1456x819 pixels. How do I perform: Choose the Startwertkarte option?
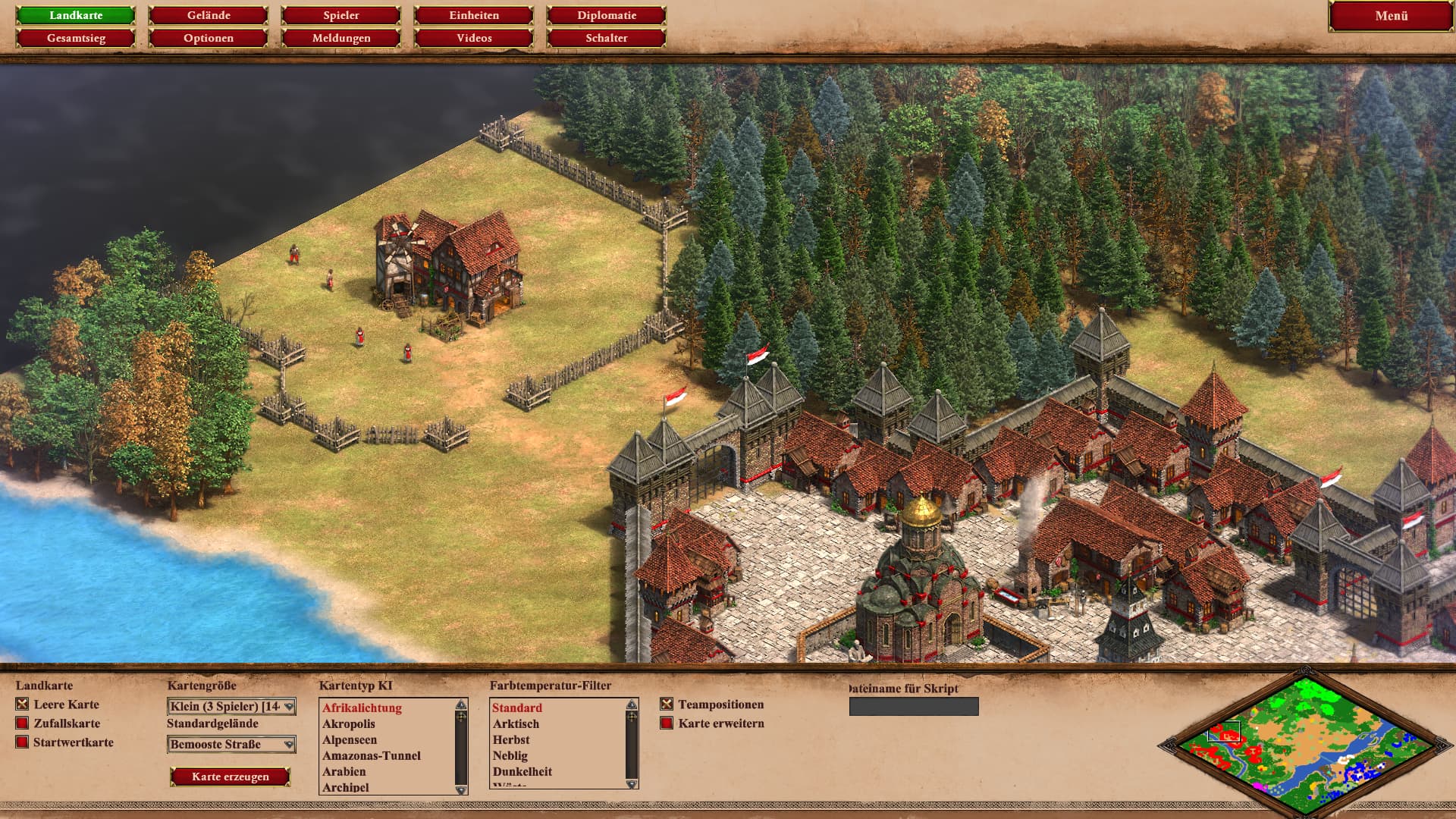[23, 742]
